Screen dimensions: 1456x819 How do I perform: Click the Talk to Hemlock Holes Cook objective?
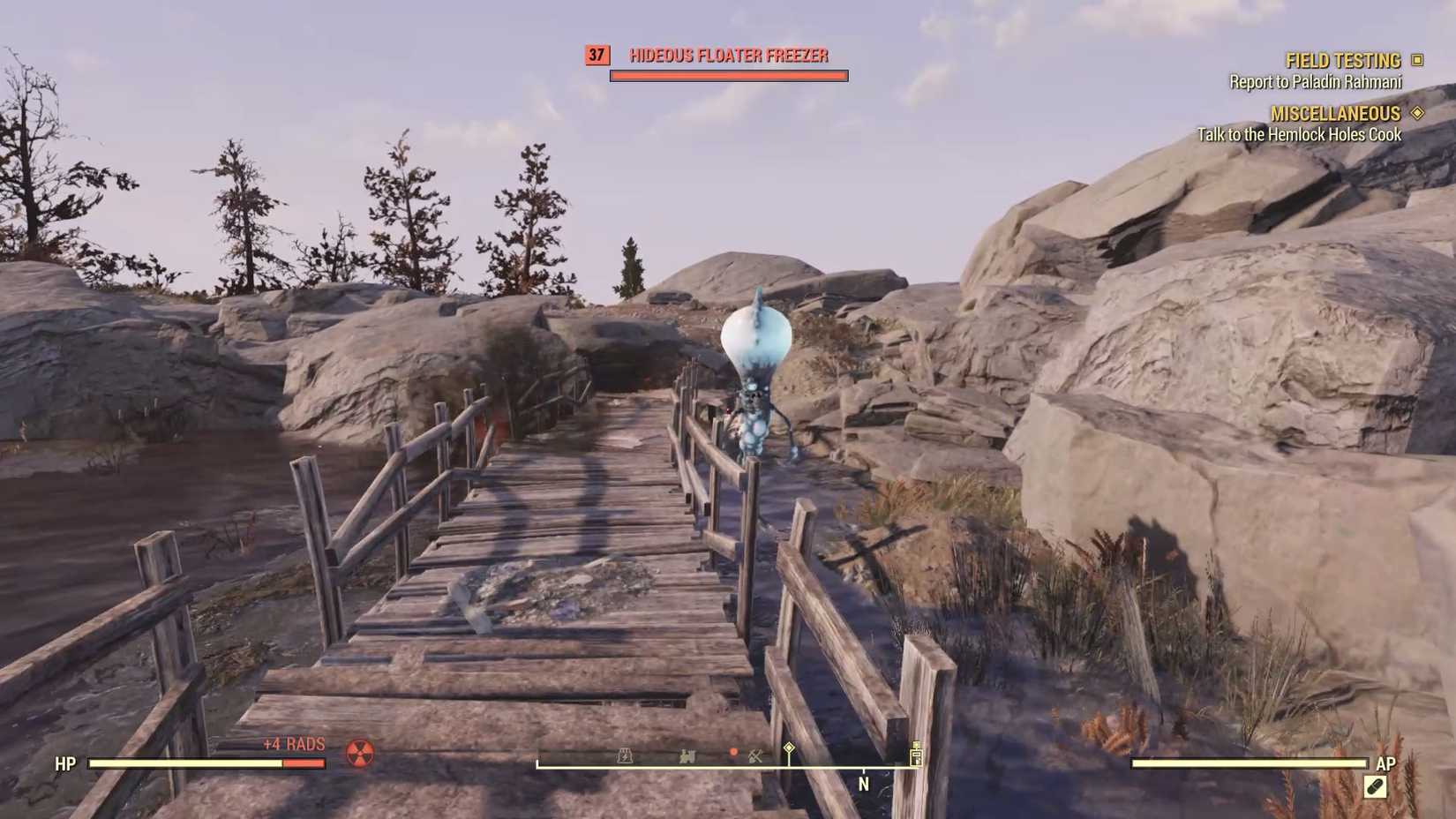[1299, 135]
